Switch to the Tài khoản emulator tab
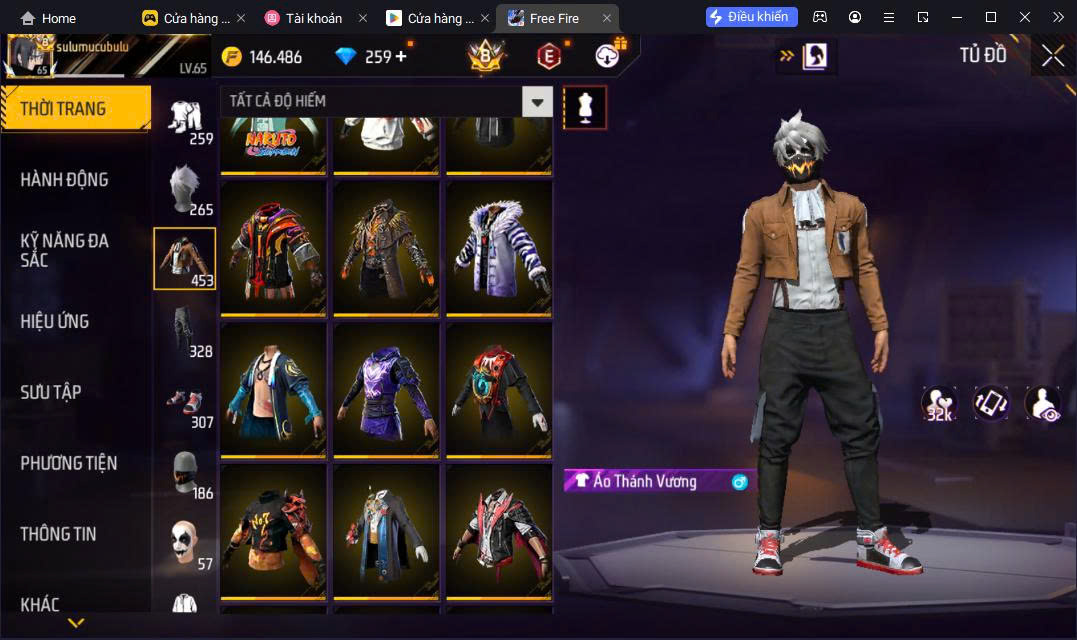Image resolution: width=1077 pixels, height=640 pixels. (x=305, y=18)
